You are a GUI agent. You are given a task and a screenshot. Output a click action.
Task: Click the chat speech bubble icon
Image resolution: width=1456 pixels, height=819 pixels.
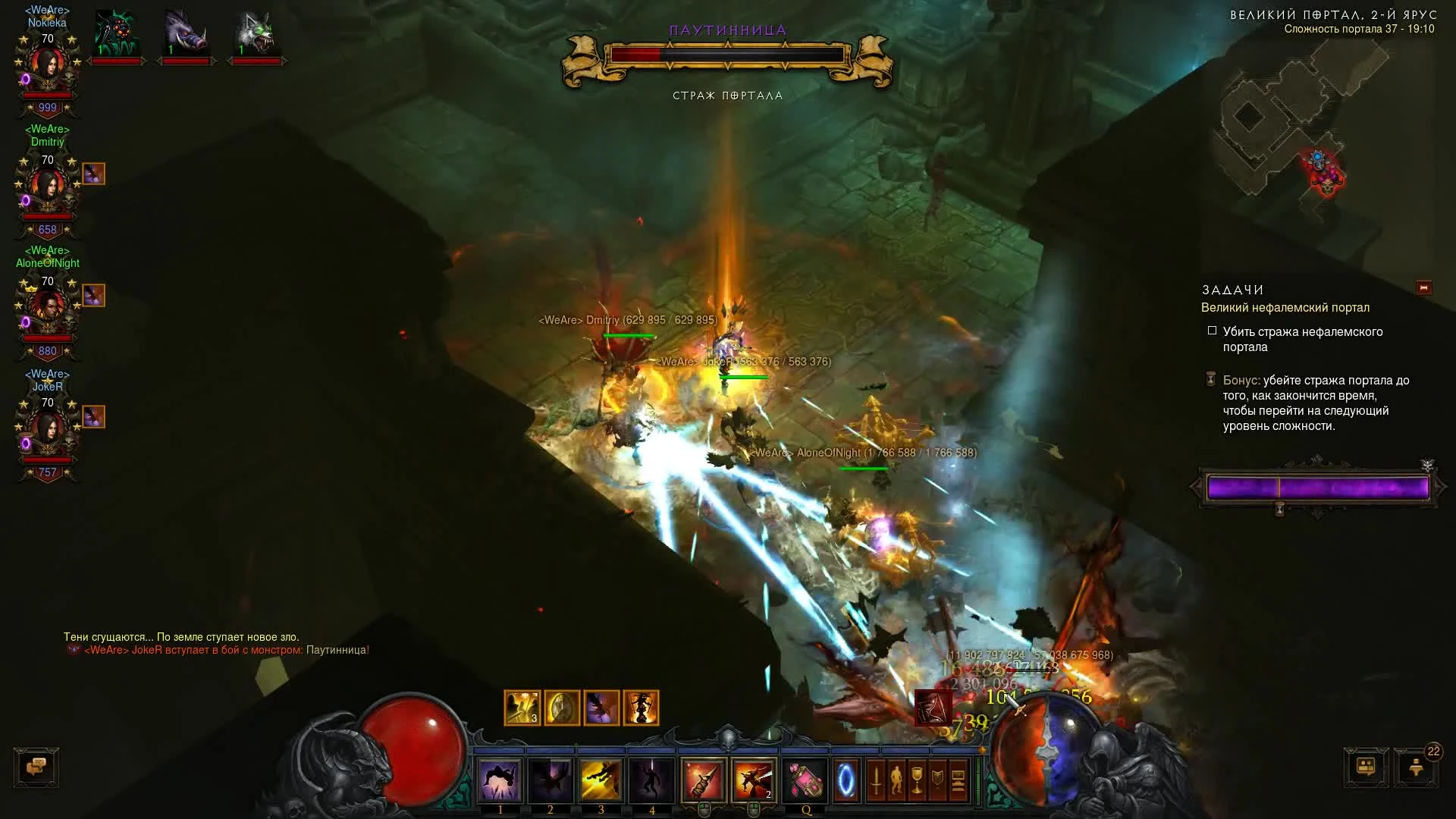point(36,767)
